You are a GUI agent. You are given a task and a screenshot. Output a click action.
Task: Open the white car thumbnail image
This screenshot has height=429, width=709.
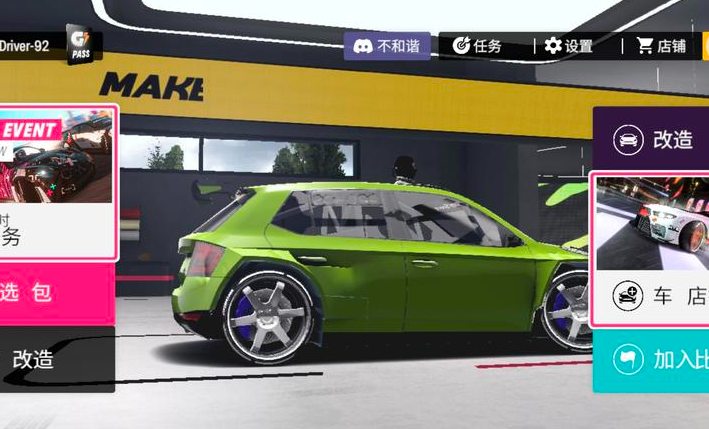[653, 223]
